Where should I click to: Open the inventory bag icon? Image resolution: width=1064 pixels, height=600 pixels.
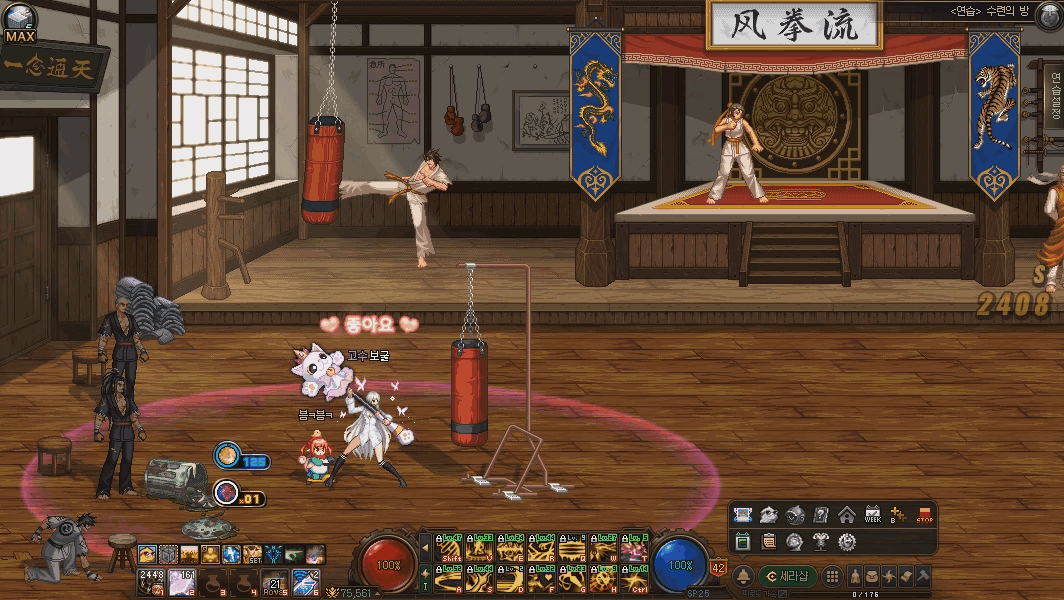coord(873,576)
